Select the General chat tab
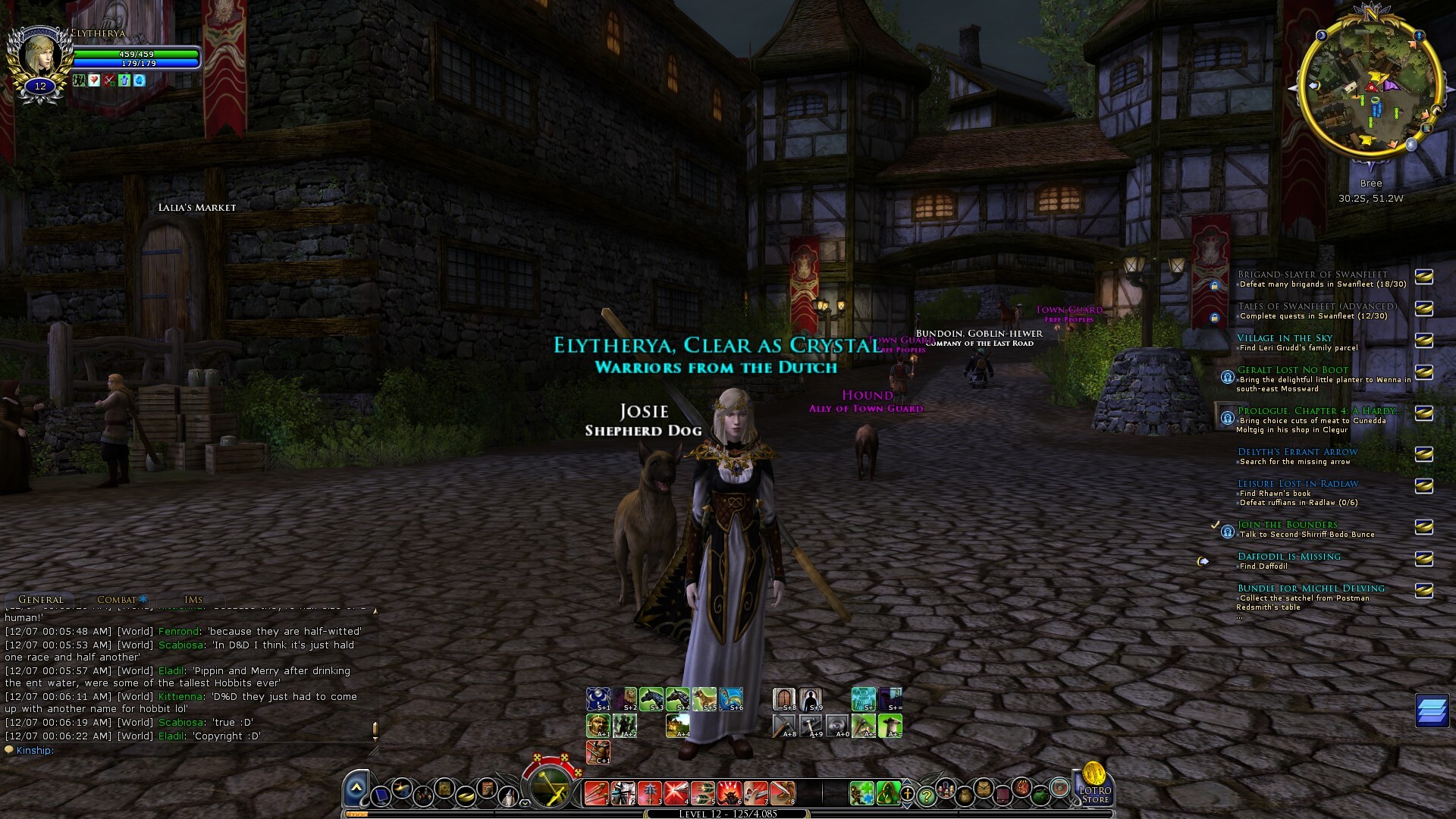The width and height of the screenshot is (1456, 819). pyautogui.click(x=40, y=599)
